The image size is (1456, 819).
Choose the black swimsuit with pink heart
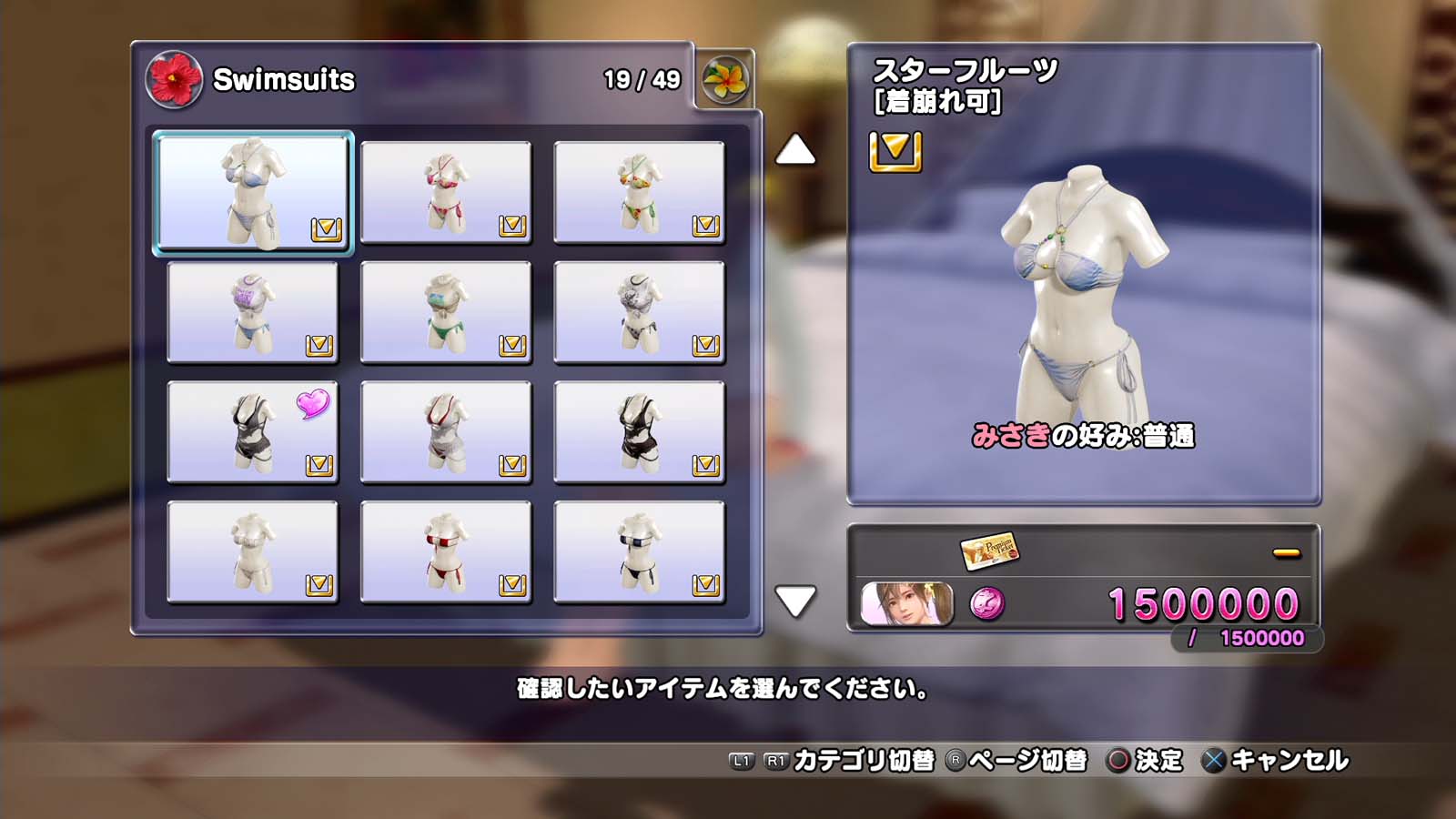[x=253, y=432]
